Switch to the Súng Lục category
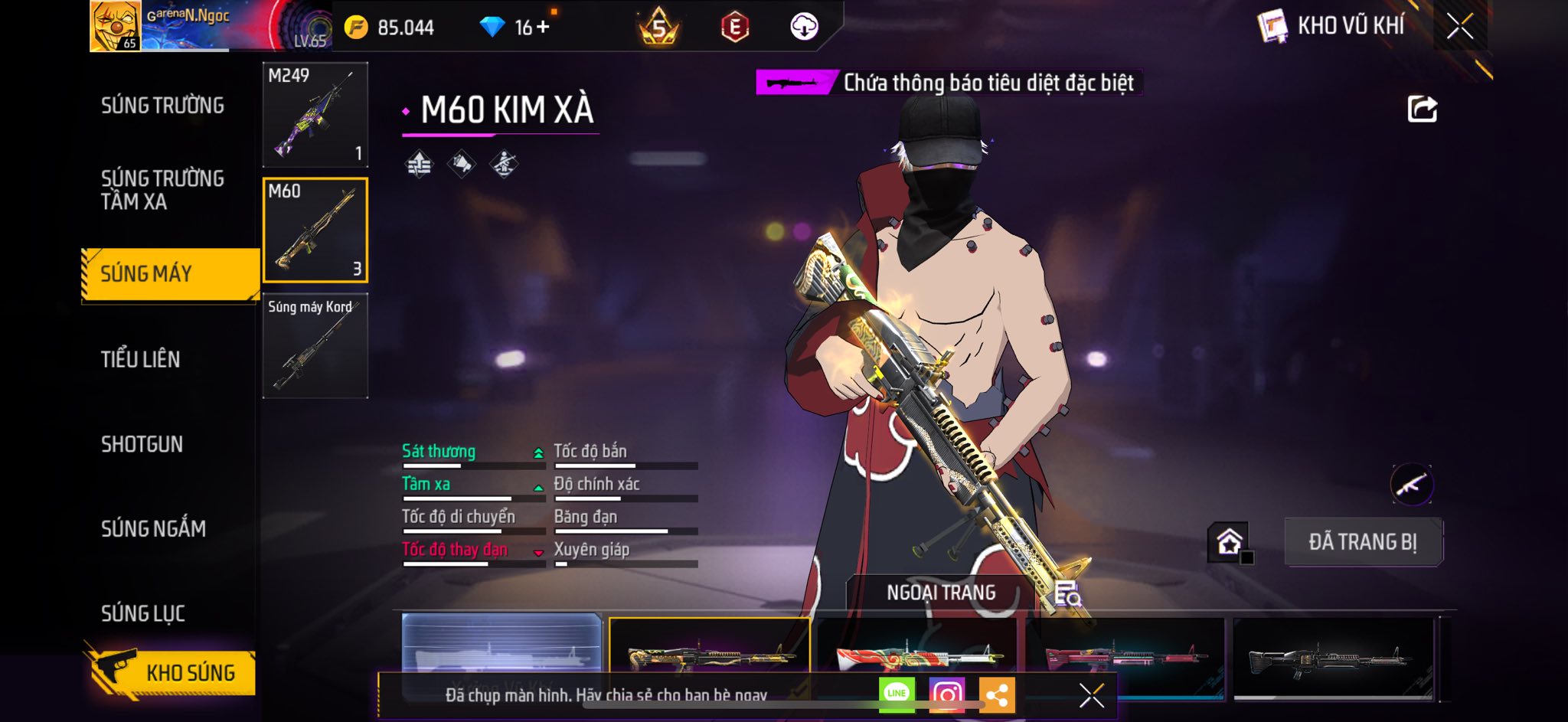Screen dimensions: 1568x722 point(143,613)
